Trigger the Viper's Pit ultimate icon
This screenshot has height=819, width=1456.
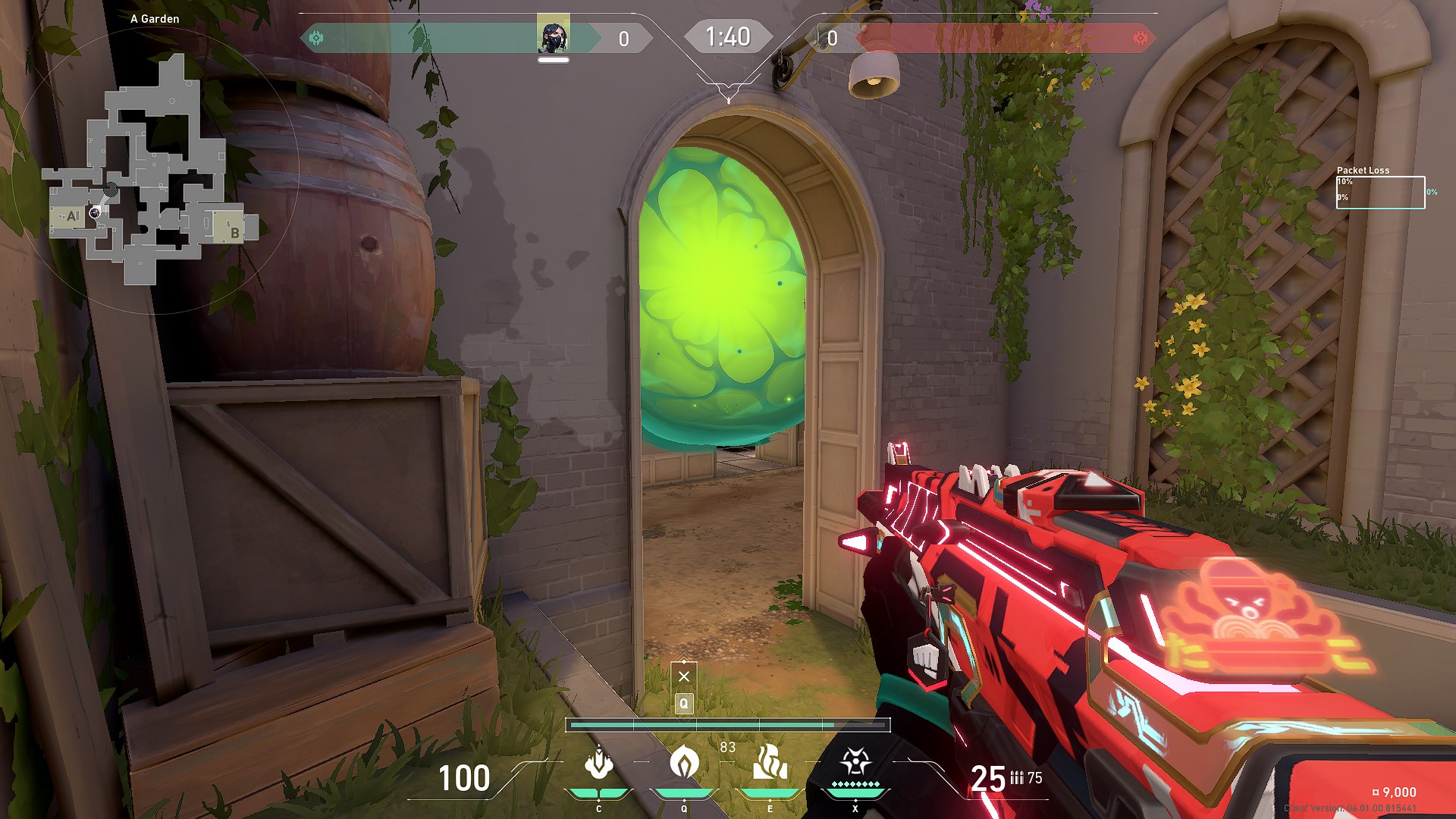855,763
